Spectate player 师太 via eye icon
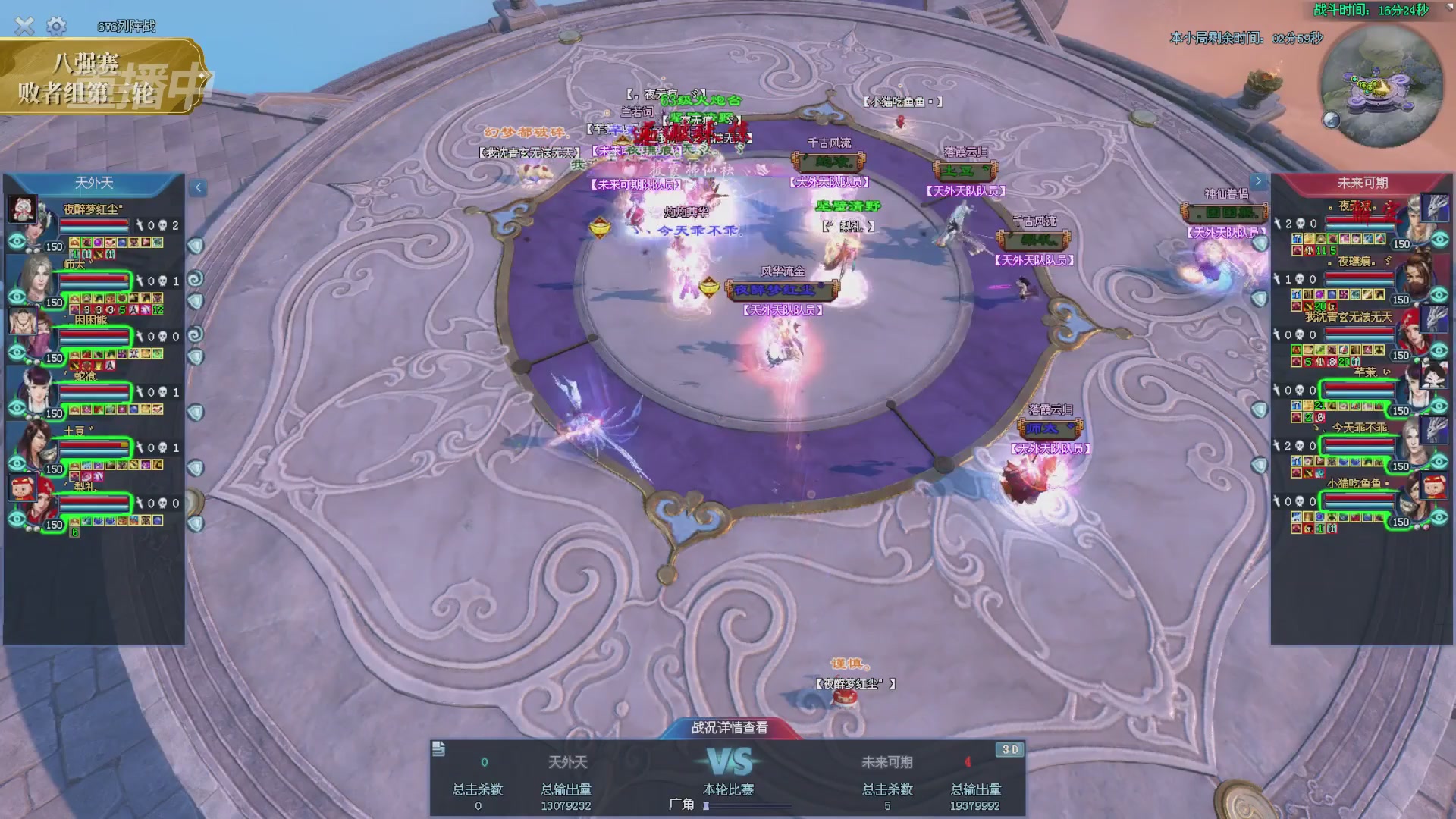This screenshot has width=1456, height=819. [x=17, y=297]
